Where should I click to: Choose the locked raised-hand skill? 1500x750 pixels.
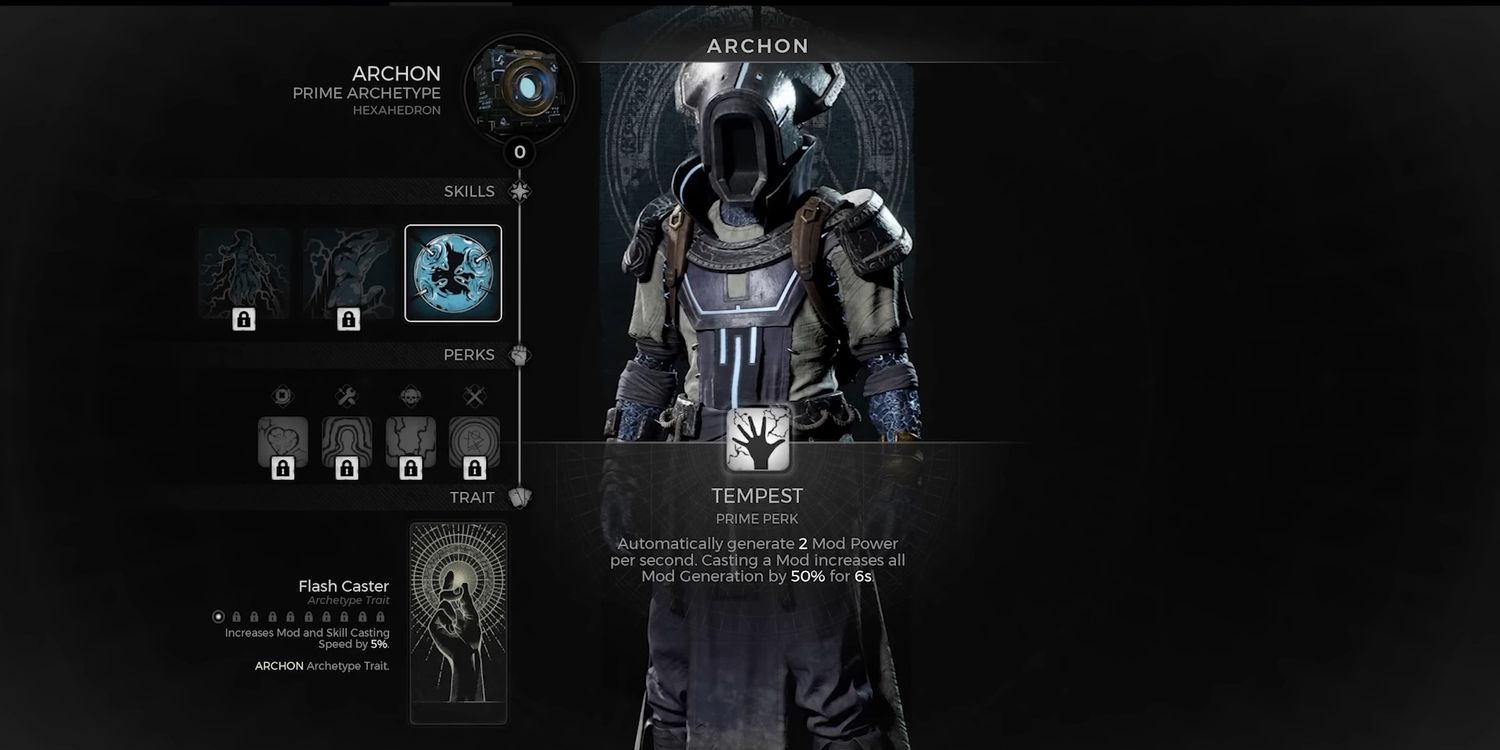348,273
